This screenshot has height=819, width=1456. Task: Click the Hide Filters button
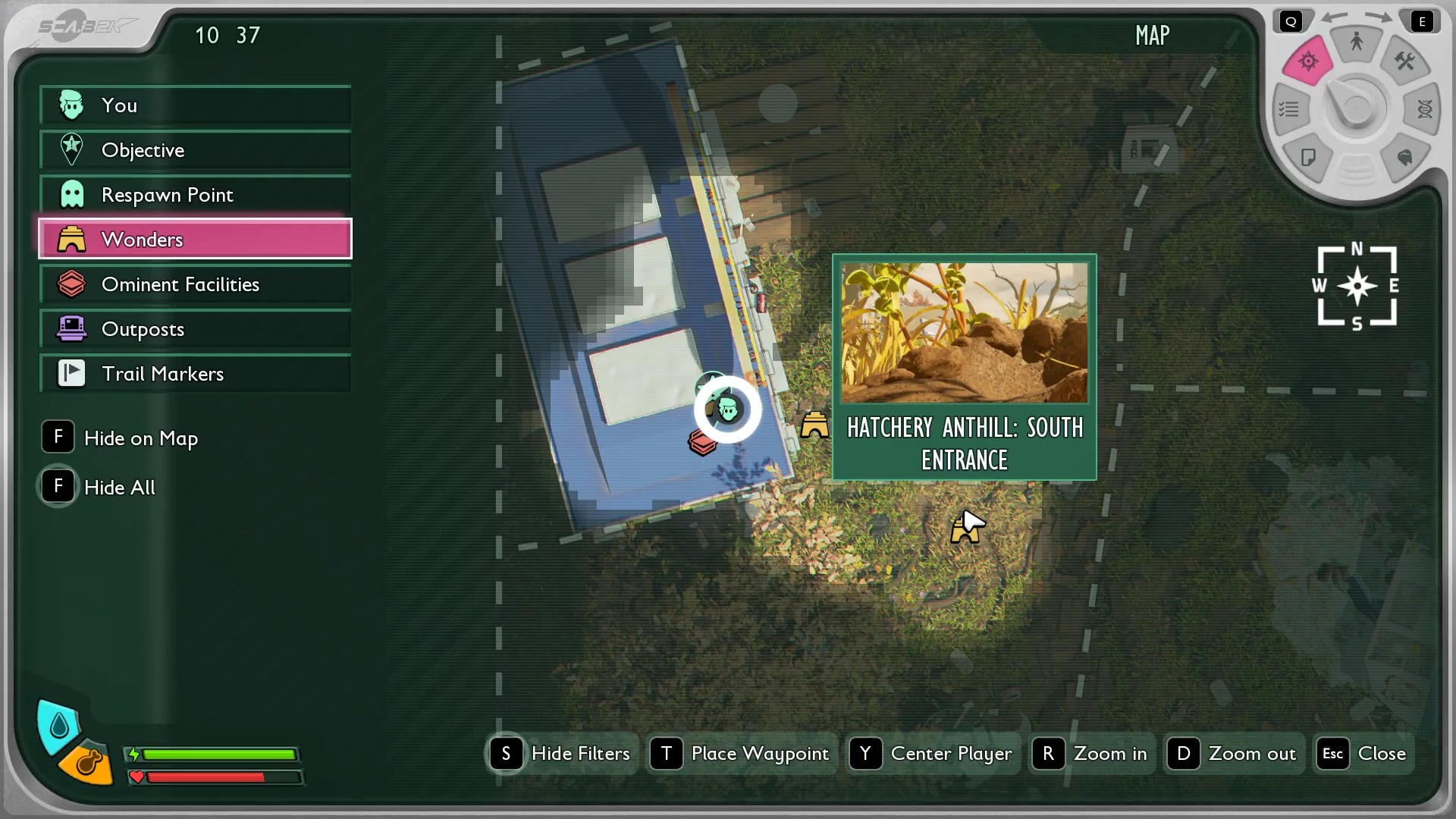point(562,754)
